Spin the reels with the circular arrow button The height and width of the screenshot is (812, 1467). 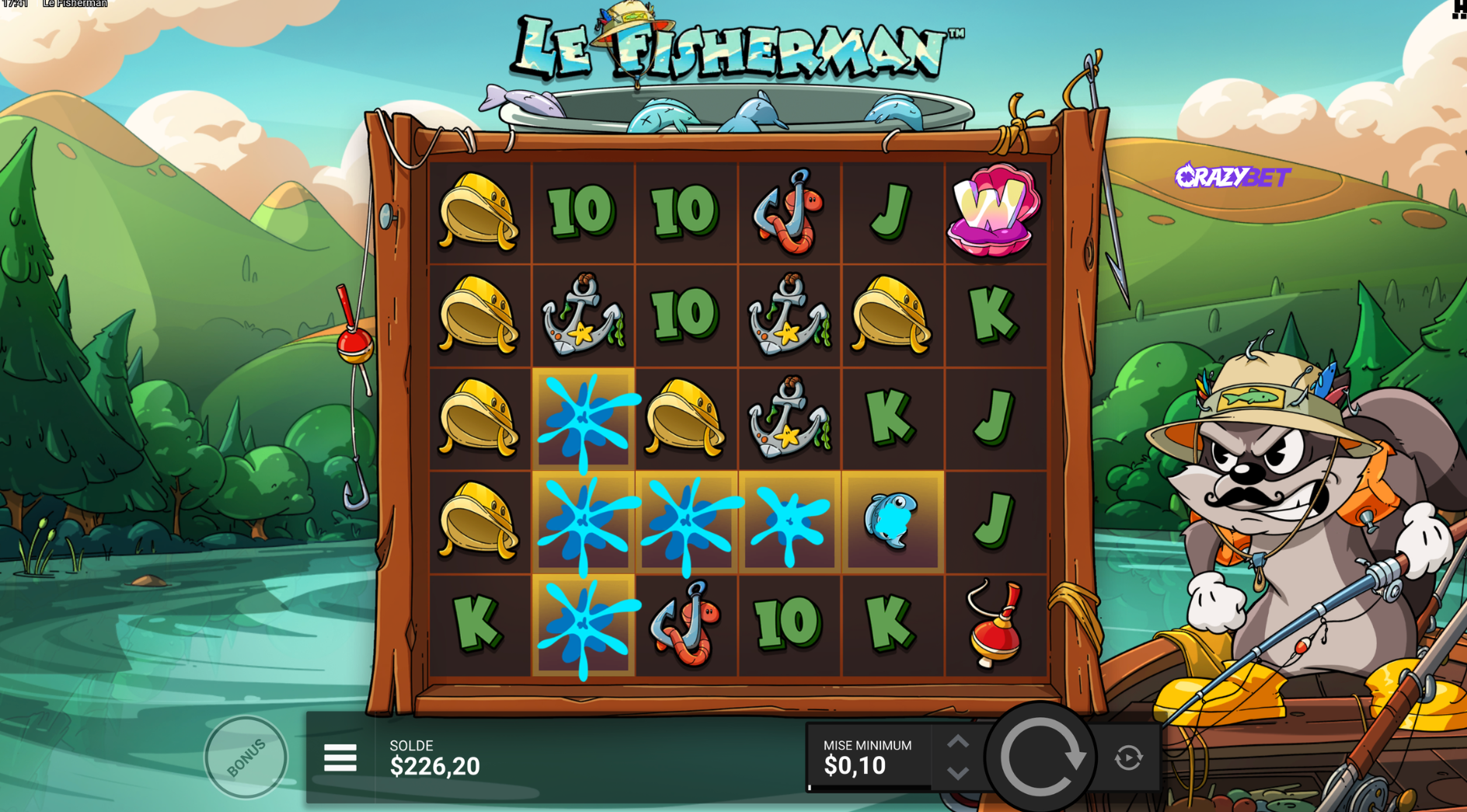point(1041,757)
